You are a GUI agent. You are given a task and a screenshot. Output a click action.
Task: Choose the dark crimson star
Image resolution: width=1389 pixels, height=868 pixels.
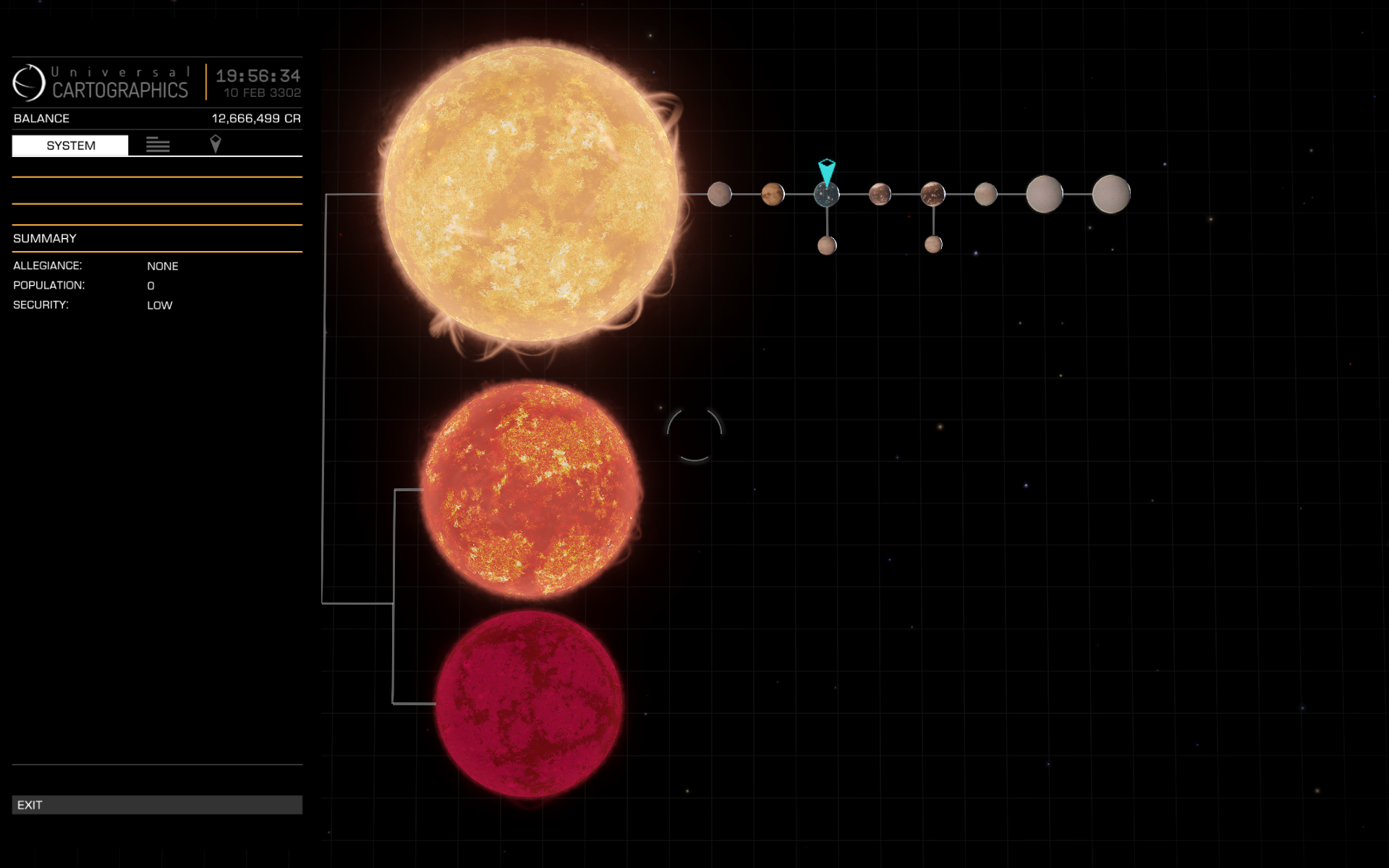pyautogui.click(x=529, y=703)
